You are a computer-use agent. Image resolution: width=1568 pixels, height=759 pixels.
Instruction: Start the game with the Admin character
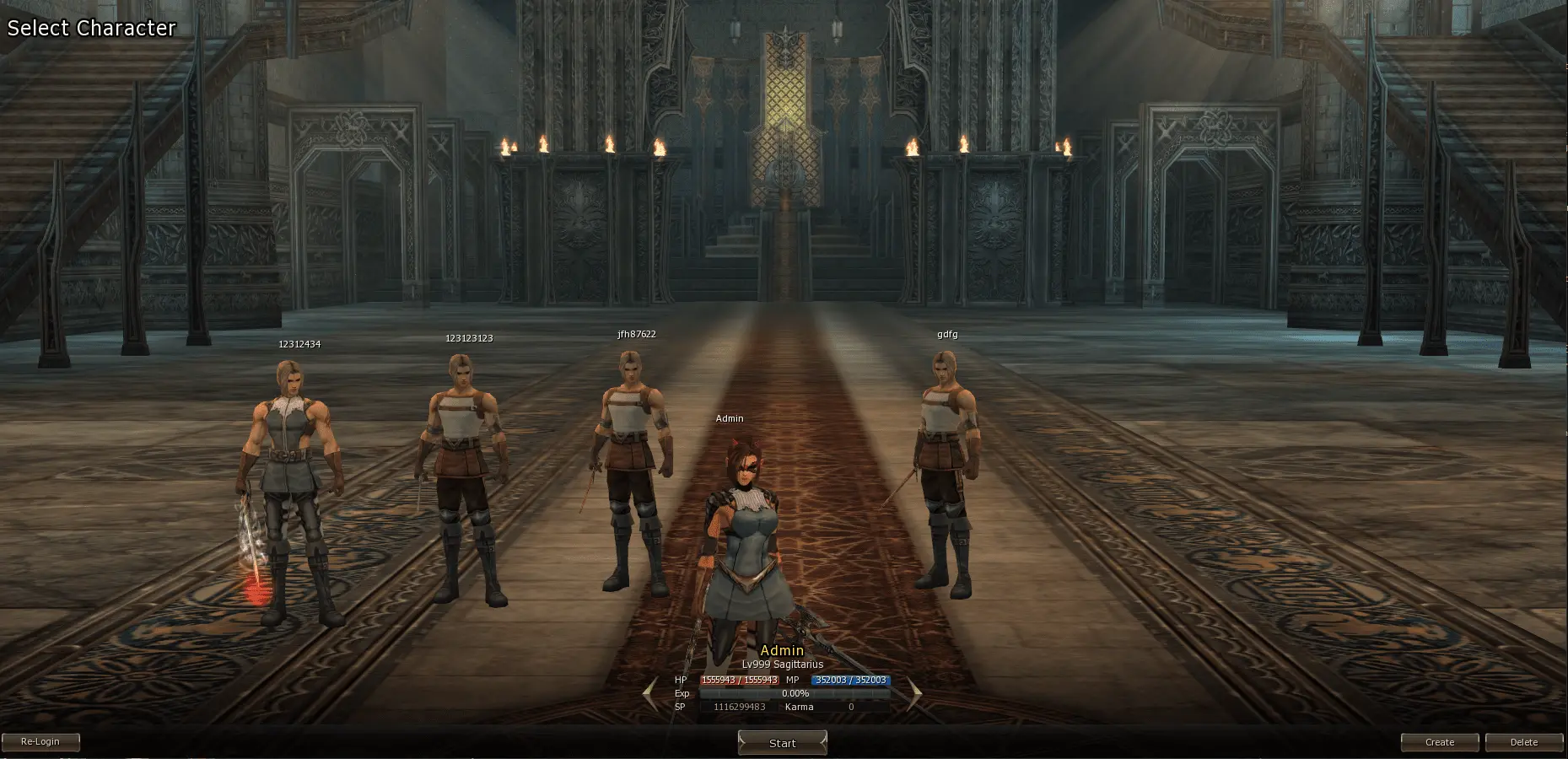click(782, 743)
